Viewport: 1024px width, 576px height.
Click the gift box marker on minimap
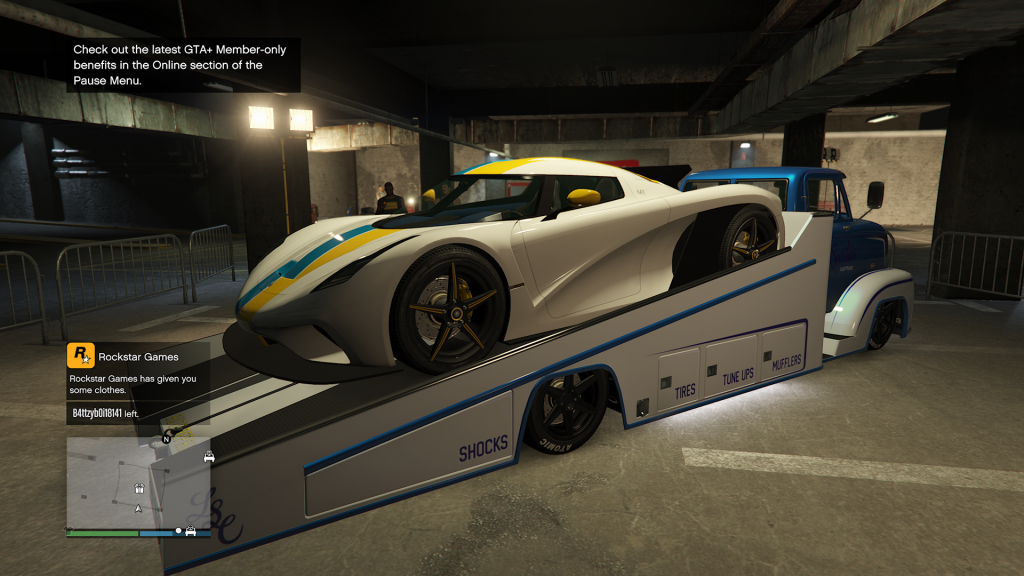(x=139, y=488)
